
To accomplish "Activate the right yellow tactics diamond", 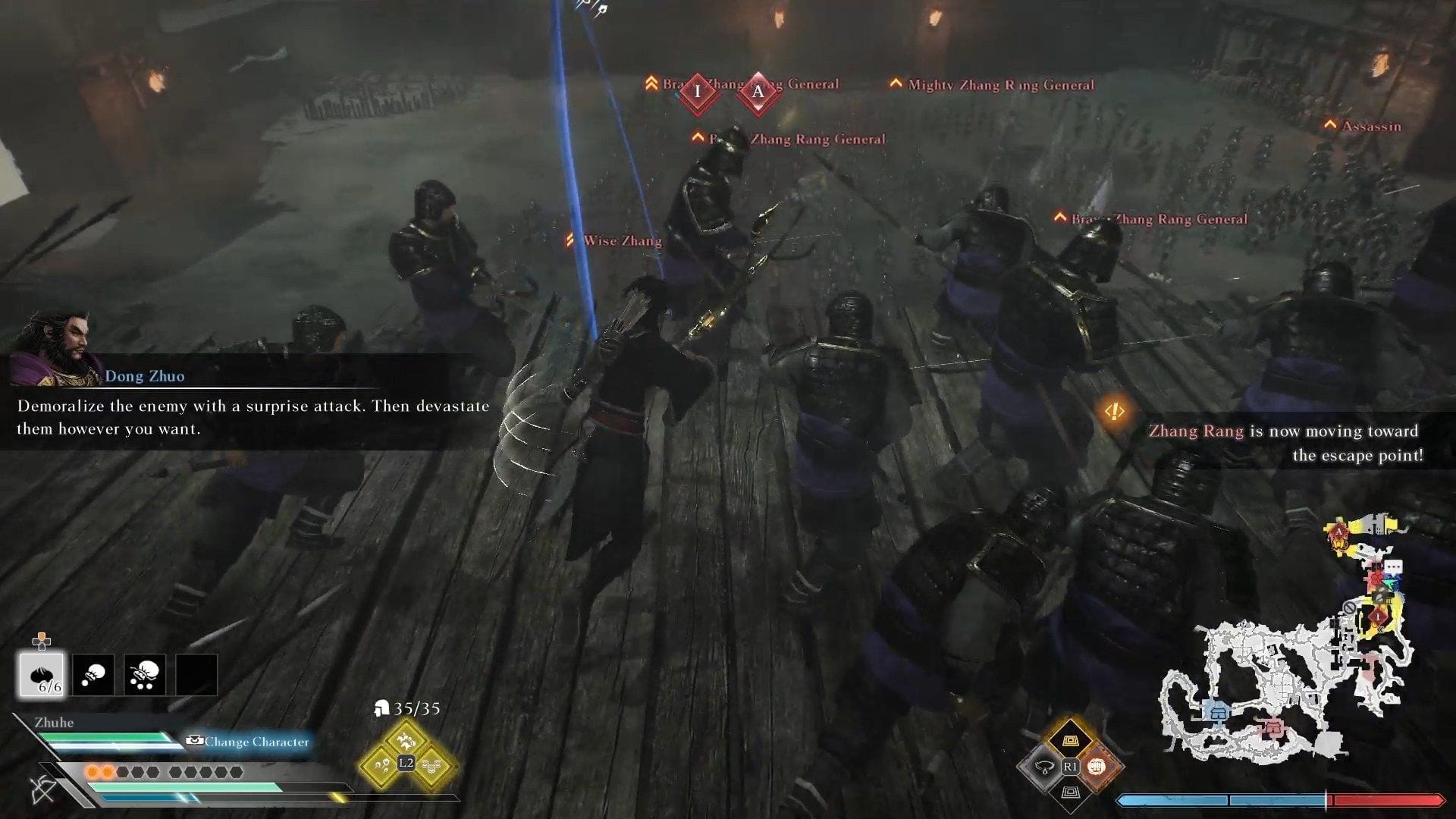I will 431,765.
